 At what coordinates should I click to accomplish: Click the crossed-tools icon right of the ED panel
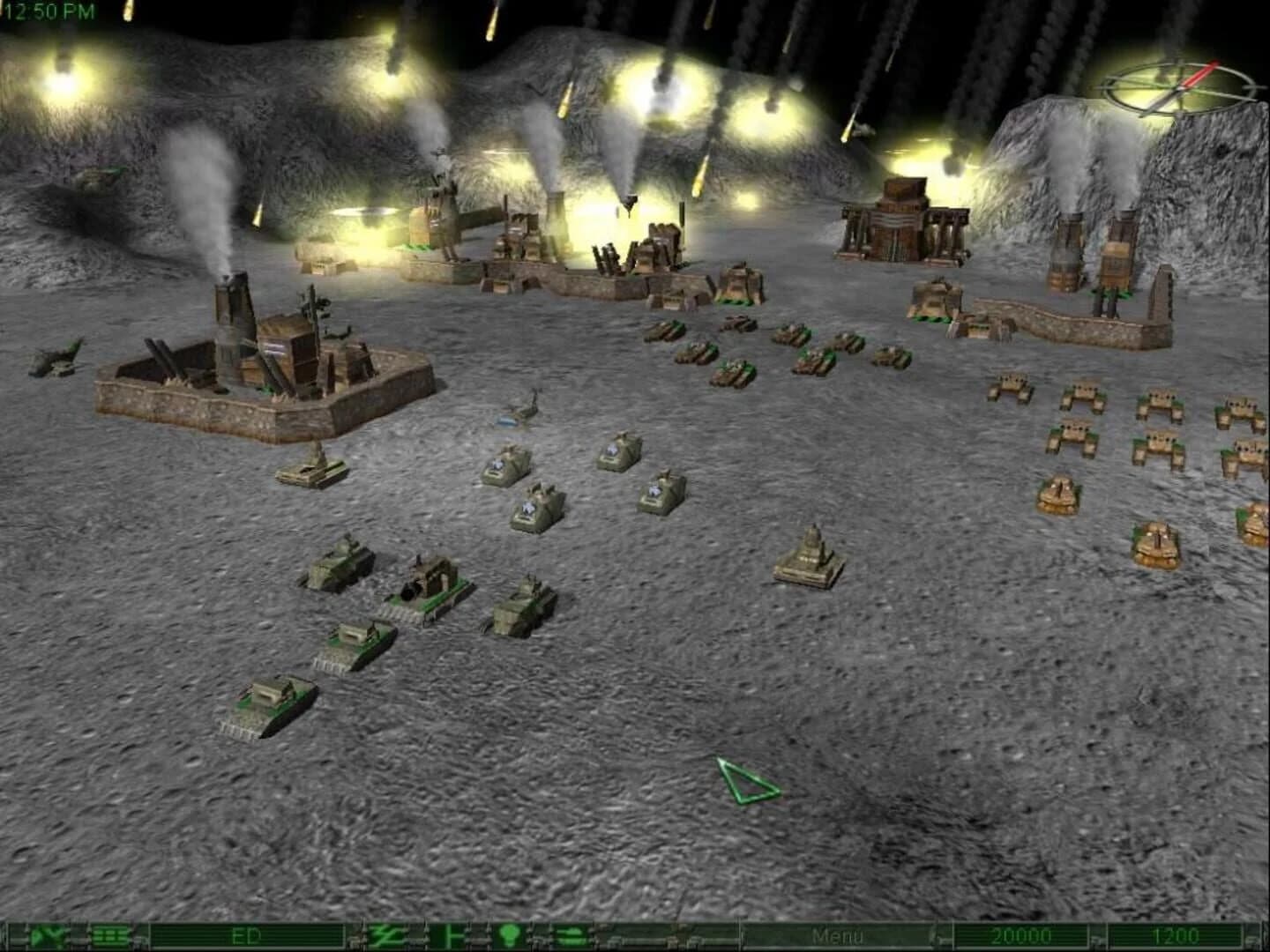click(x=384, y=937)
